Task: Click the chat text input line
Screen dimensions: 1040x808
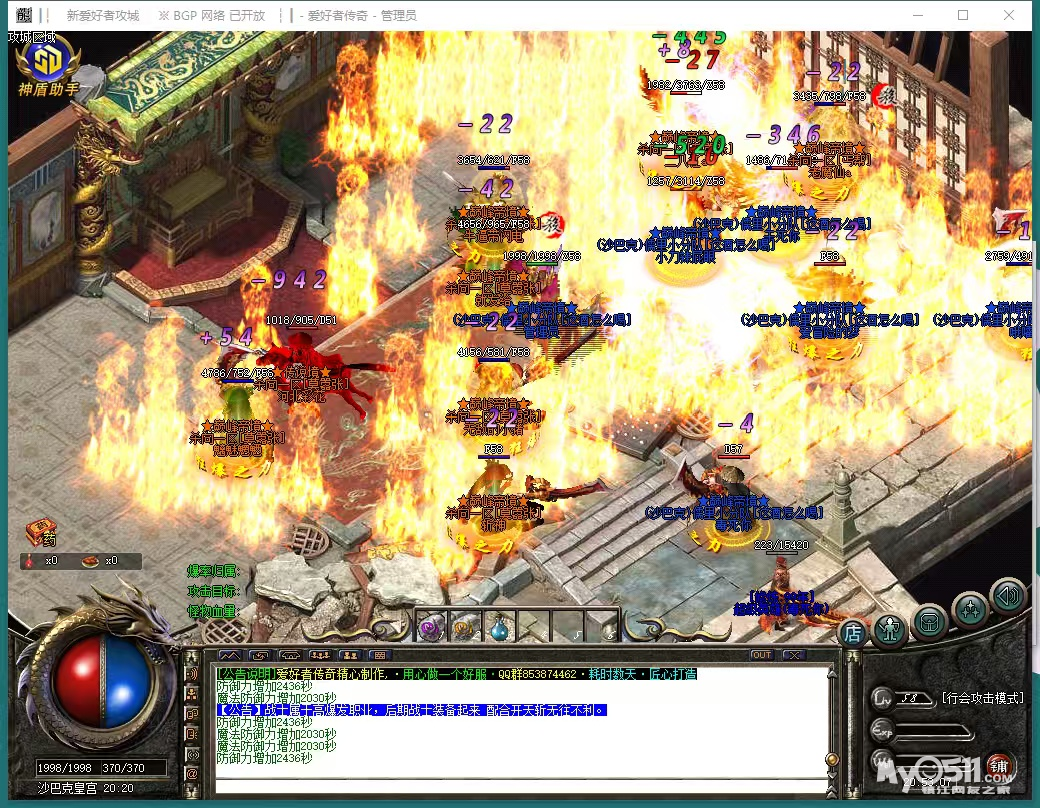Action: click(520, 786)
